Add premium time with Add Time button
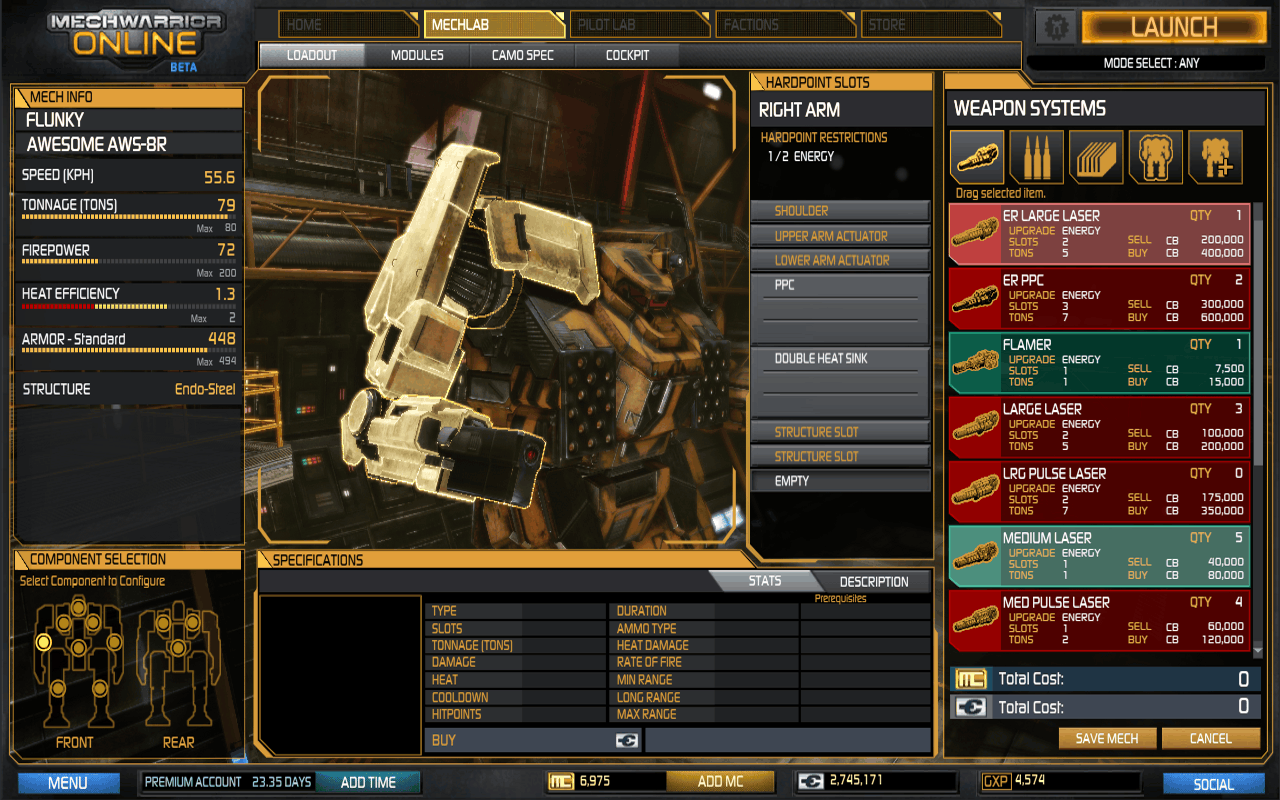The width and height of the screenshot is (1280, 800). tap(368, 782)
